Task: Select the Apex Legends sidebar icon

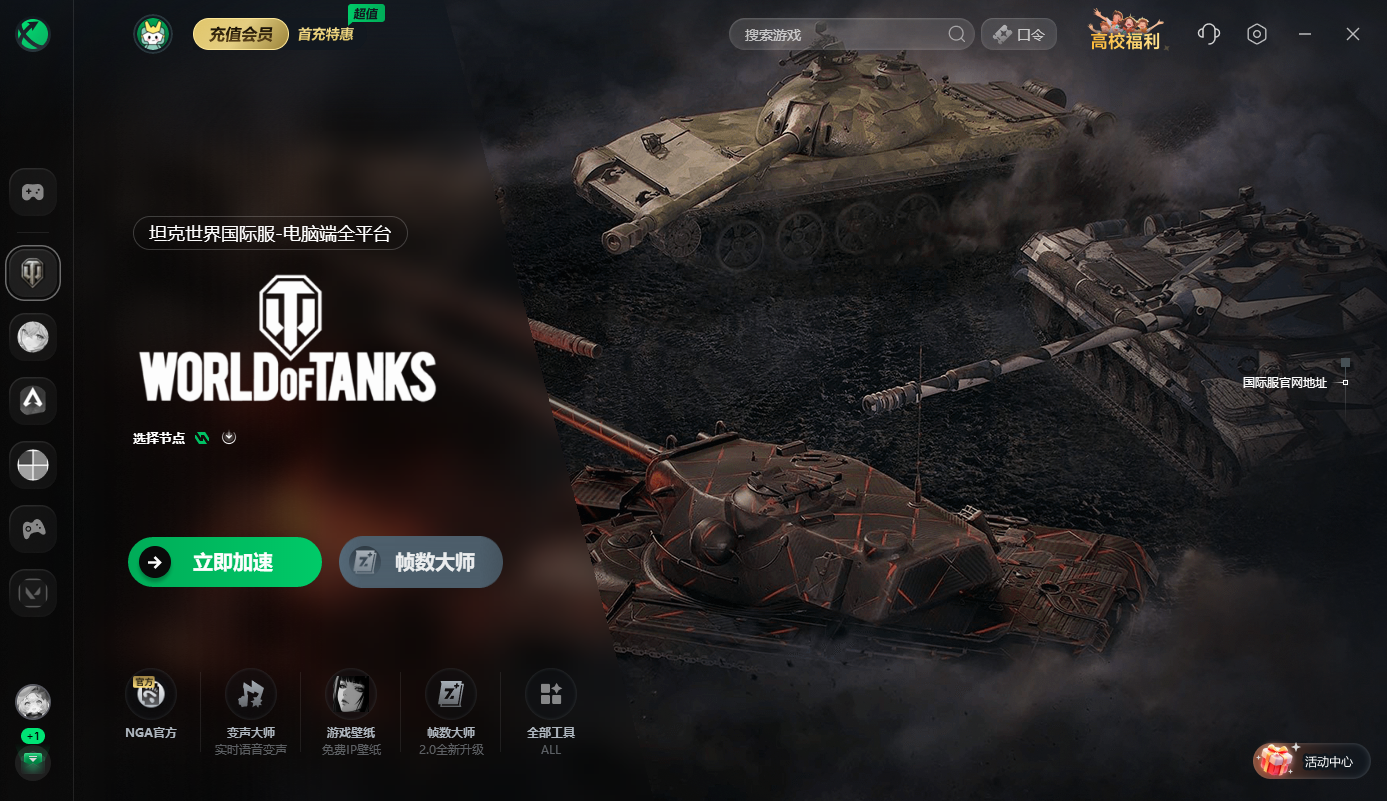Action: point(33,401)
